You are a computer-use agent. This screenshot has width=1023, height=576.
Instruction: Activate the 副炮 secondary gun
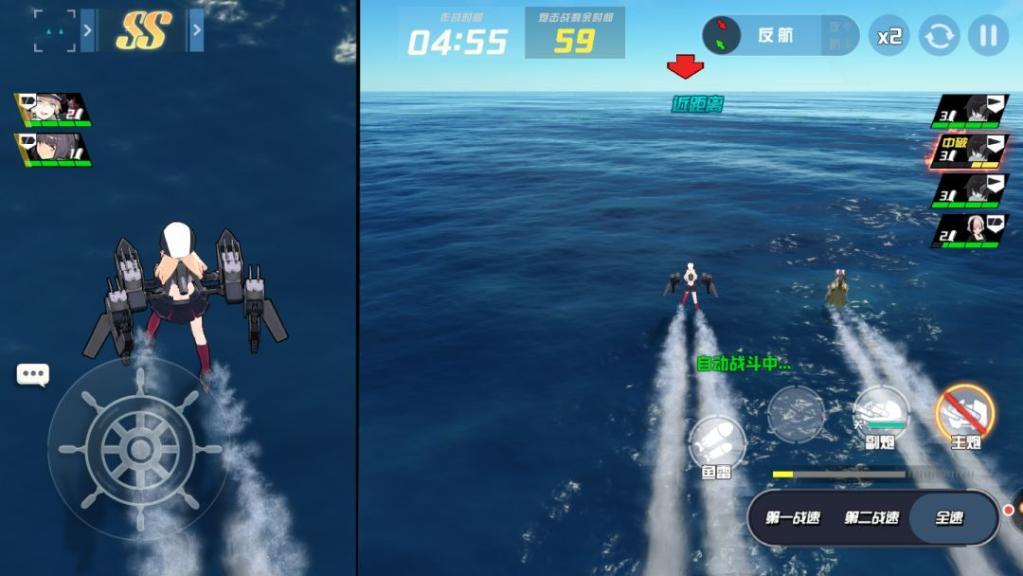[881, 412]
